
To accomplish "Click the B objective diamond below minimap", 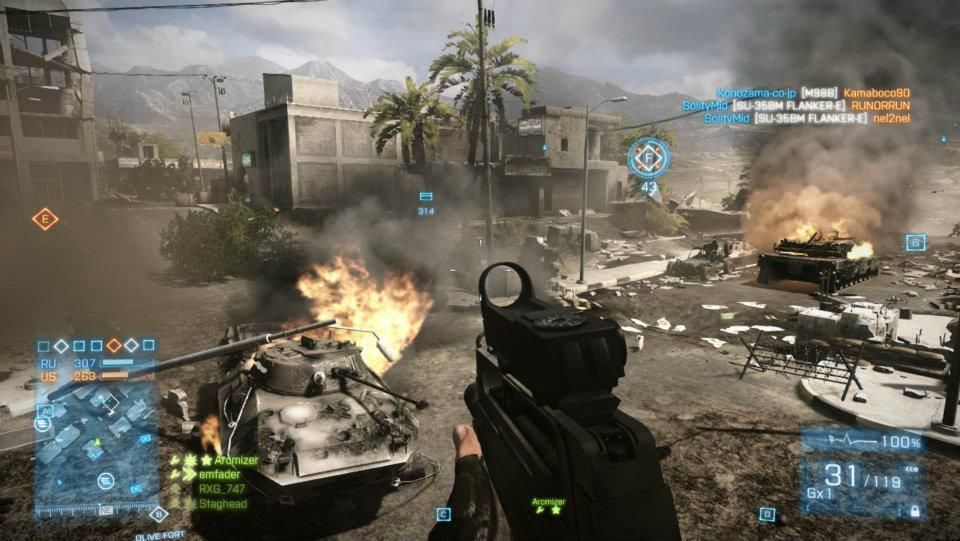I will click(156, 514).
